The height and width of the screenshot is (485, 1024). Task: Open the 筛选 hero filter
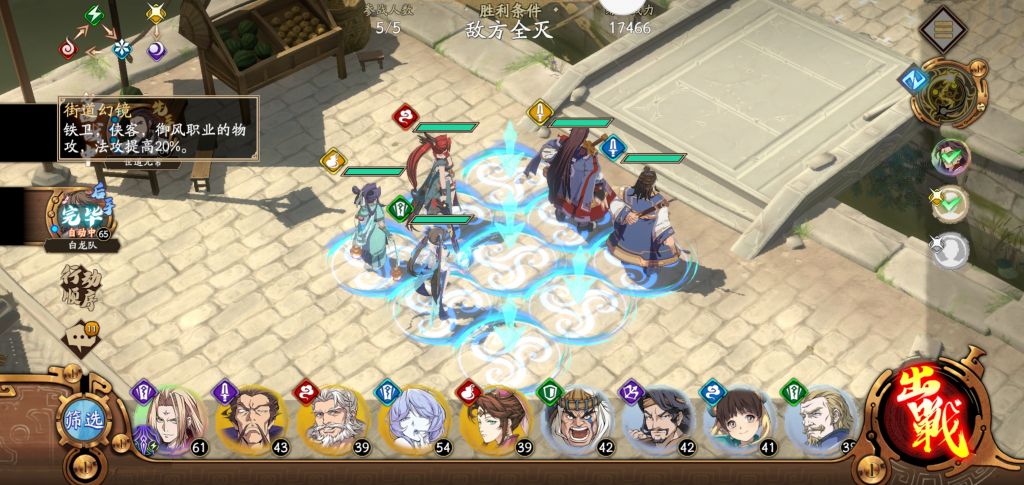[82, 421]
